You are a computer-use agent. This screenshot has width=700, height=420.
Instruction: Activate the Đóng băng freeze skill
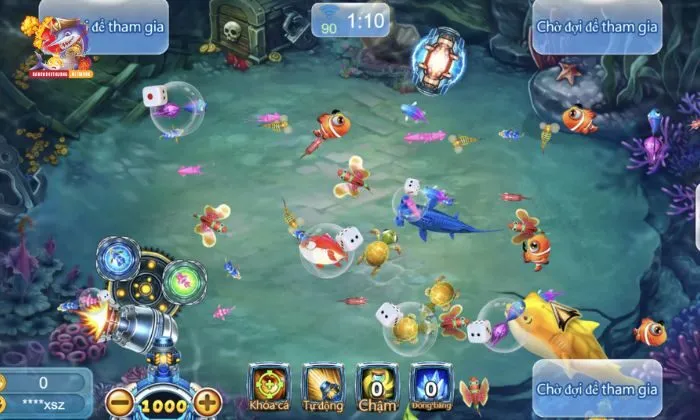[x=430, y=387]
